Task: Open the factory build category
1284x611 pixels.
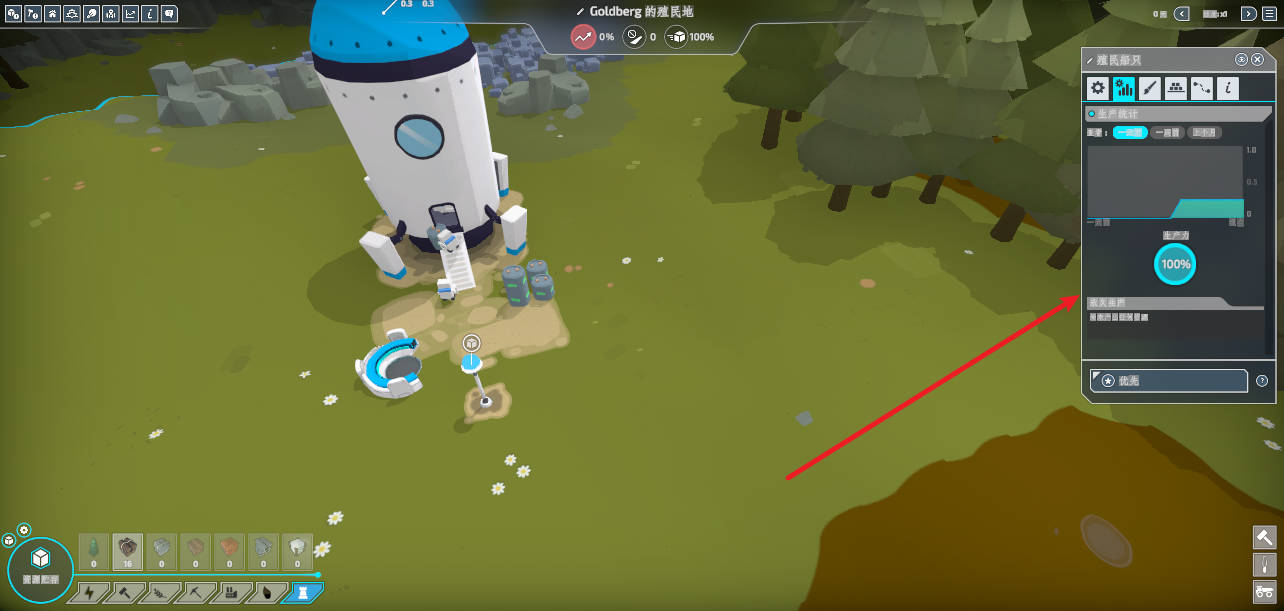Action: (x=230, y=594)
